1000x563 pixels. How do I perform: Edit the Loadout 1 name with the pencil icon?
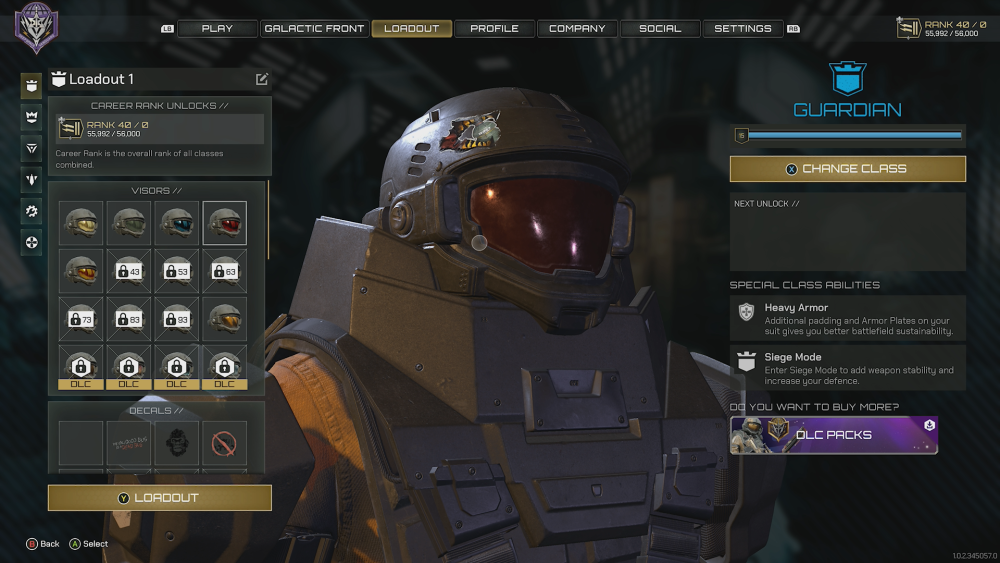click(262, 79)
